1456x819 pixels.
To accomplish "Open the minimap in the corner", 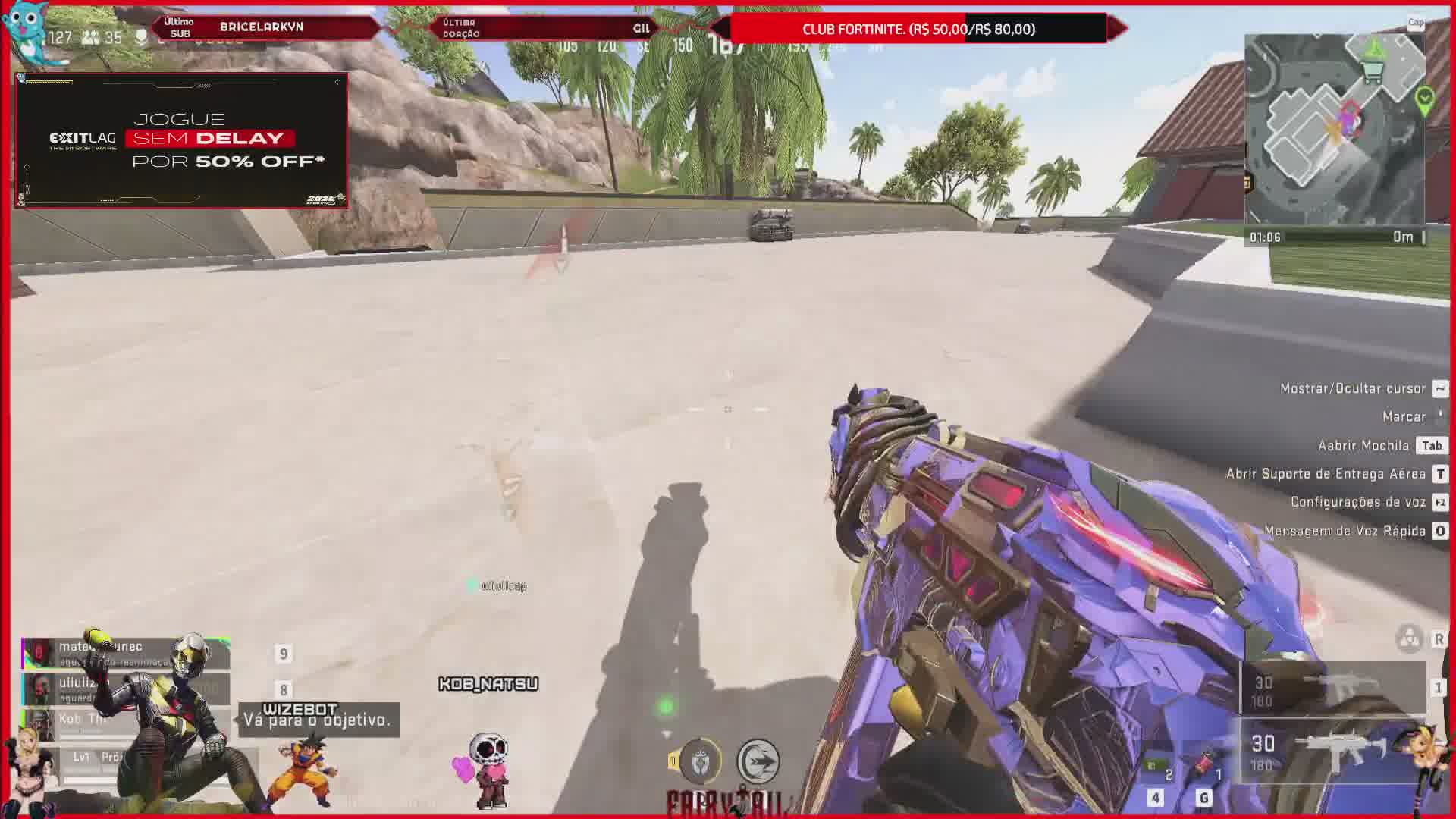I will click(1334, 129).
